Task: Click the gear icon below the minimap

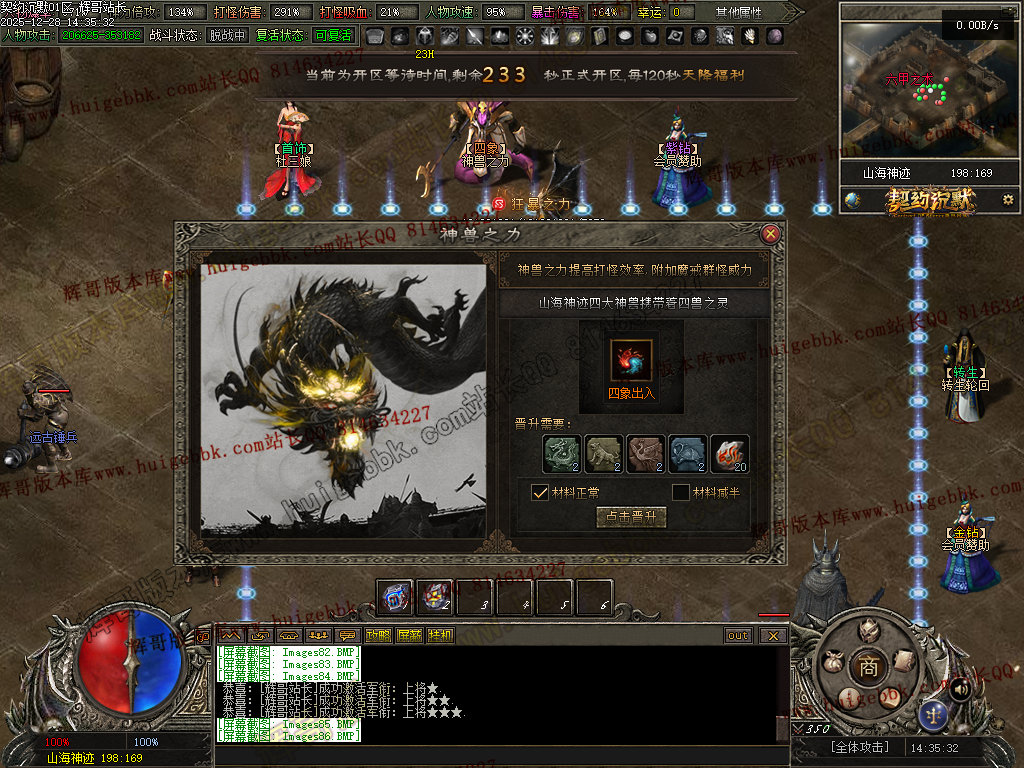Action: 1008,200
